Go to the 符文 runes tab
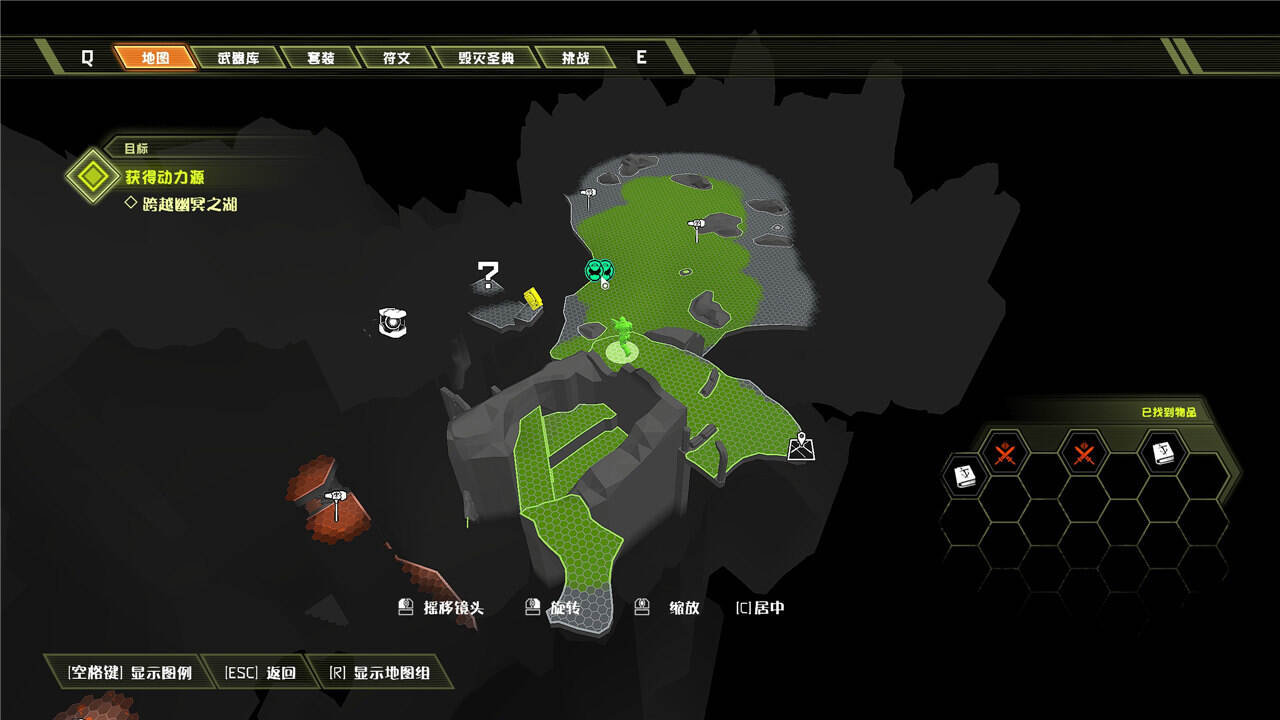Image resolution: width=1280 pixels, height=720 pixels. (x=396, y=57)
